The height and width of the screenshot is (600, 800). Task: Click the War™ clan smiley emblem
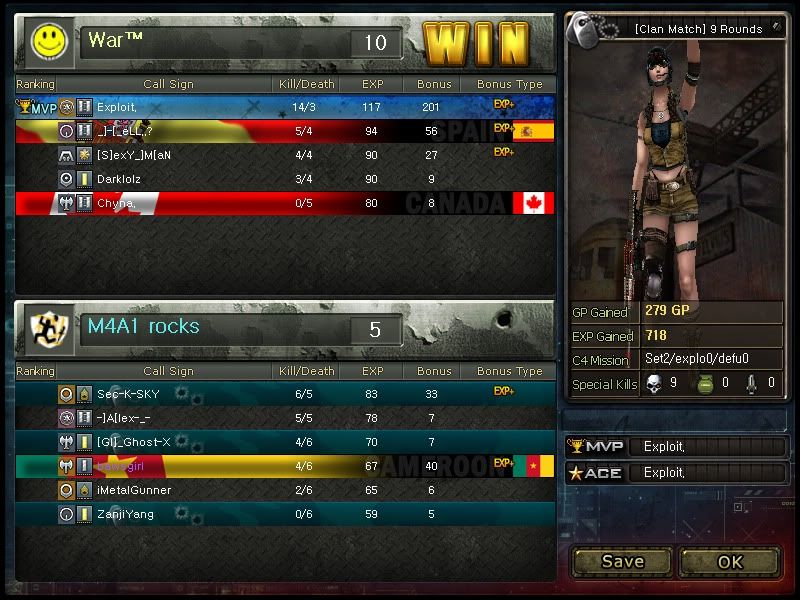46,40
